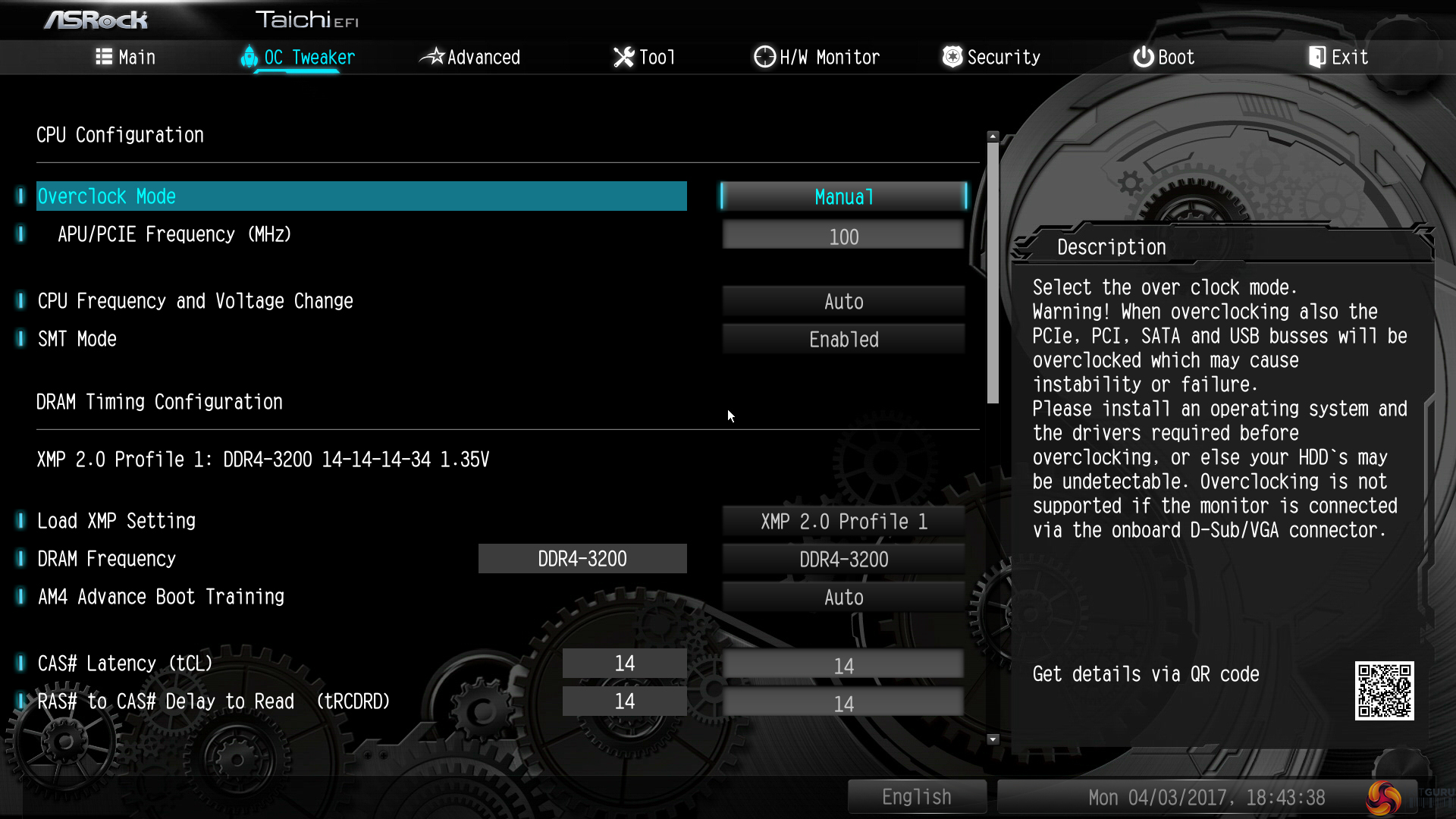Change AM4 Advance Boot Training setting

843,598
